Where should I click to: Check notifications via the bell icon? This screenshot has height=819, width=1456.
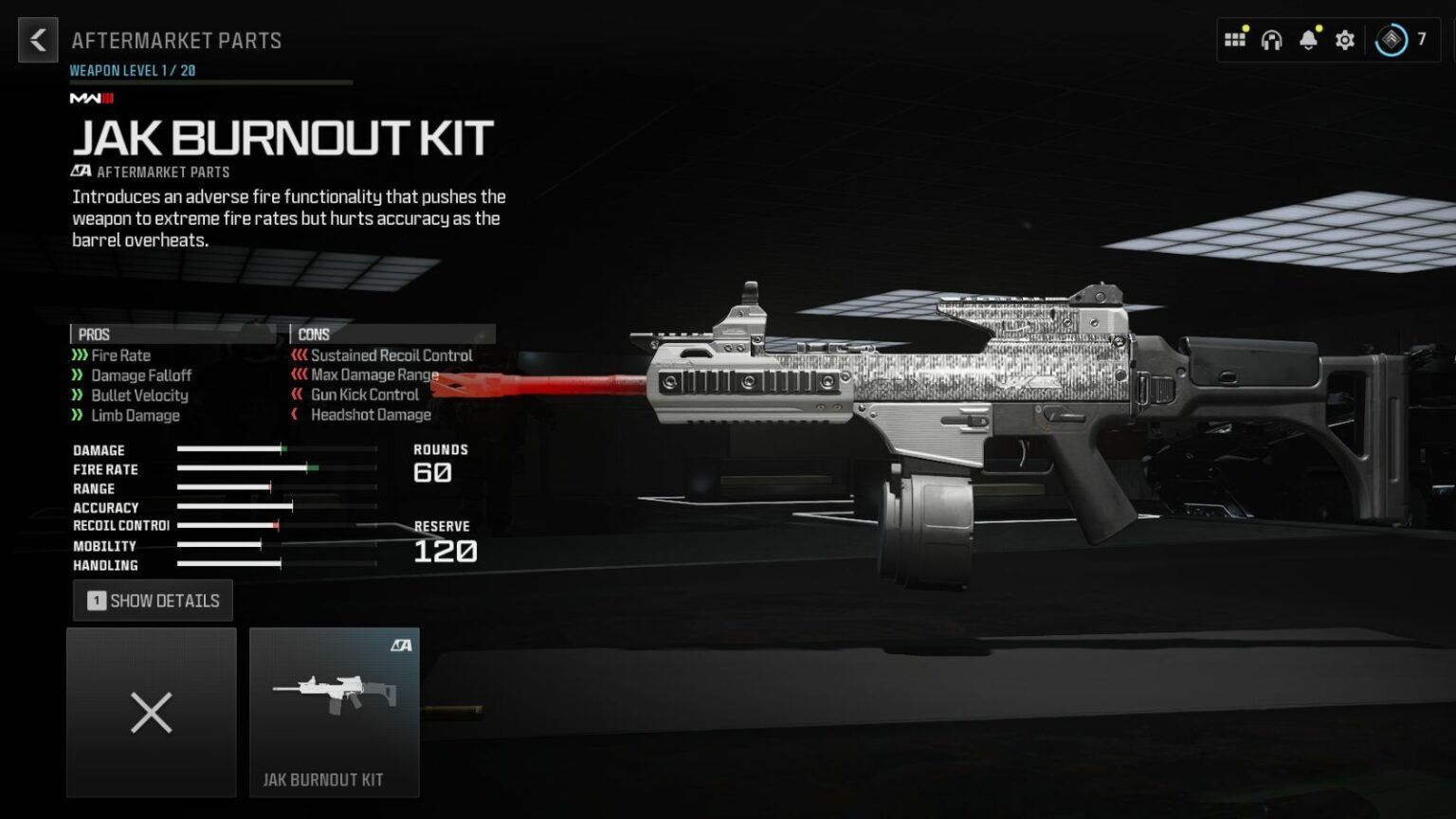pos(1308,39)
